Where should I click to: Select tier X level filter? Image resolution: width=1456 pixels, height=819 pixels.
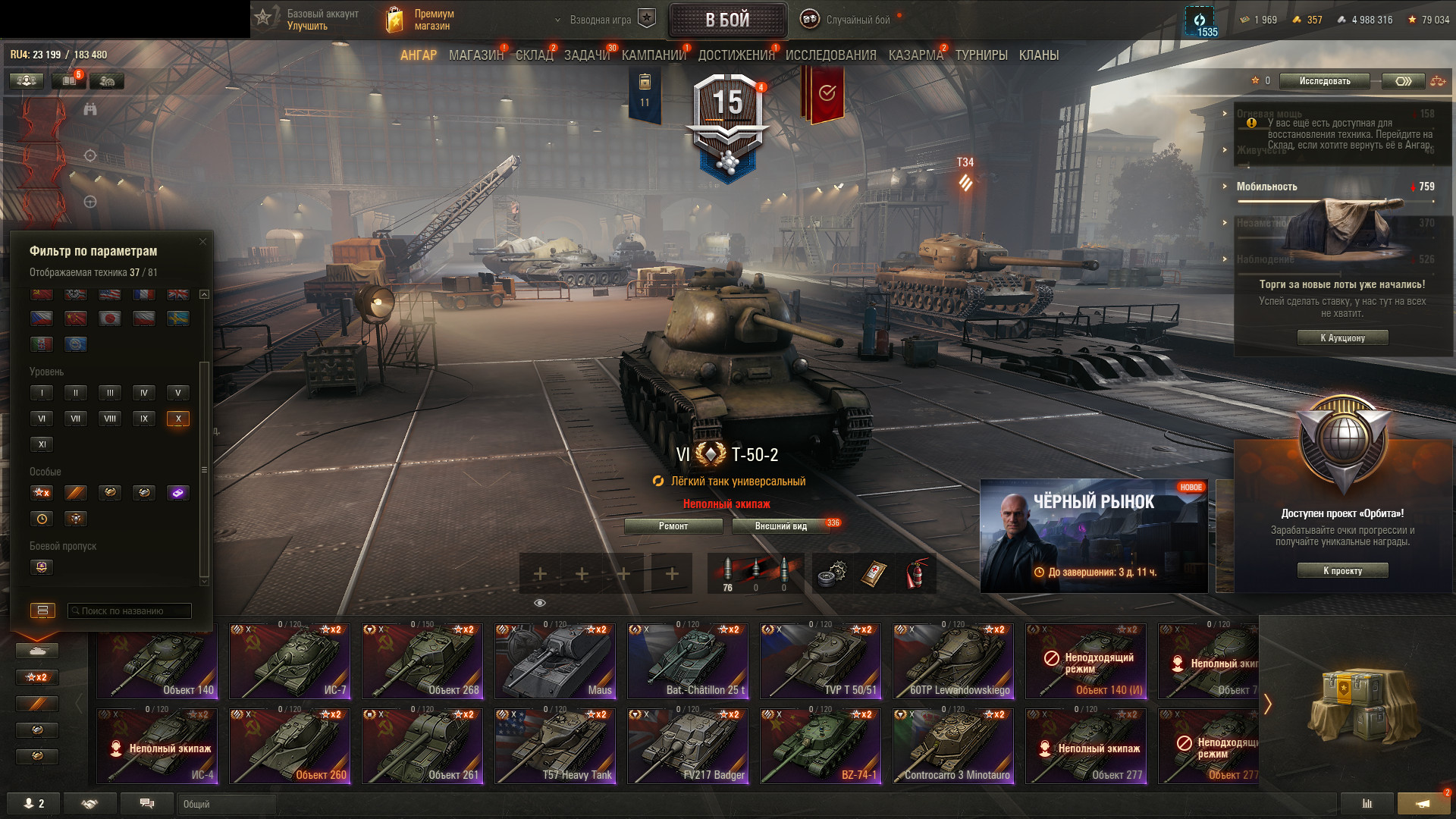[x=177, y=419]
